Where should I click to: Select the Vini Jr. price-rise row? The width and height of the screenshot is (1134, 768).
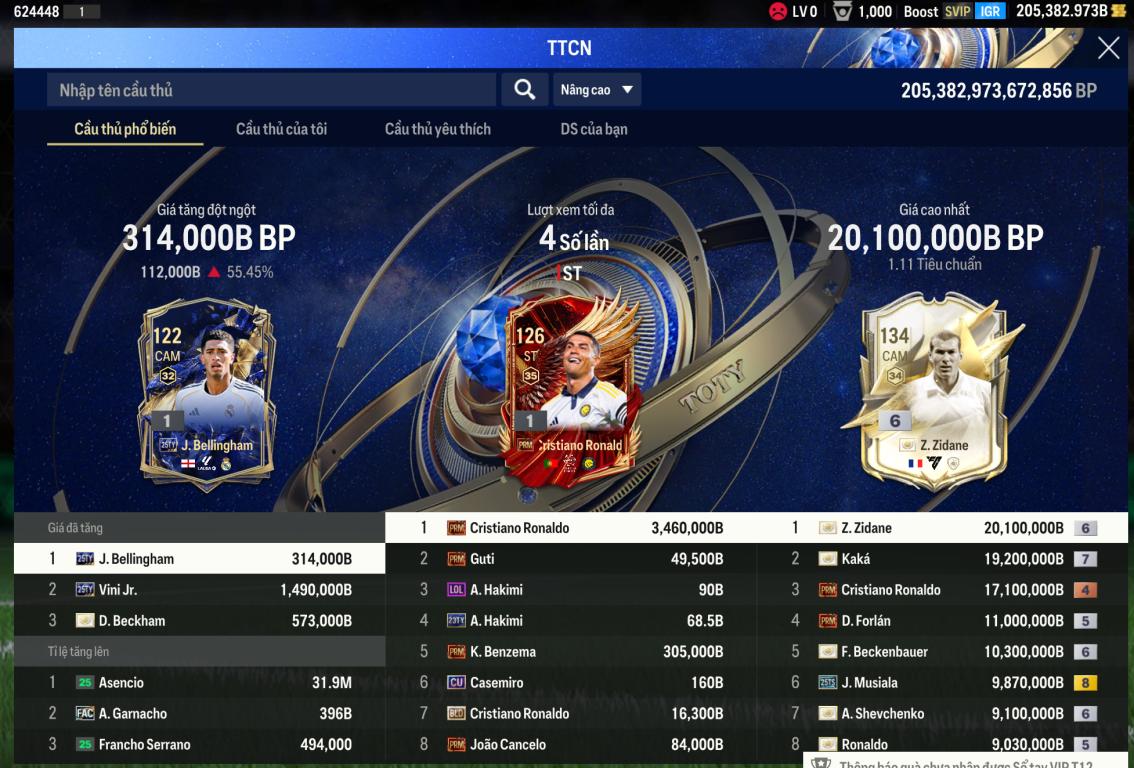click(x=199, y=590)
